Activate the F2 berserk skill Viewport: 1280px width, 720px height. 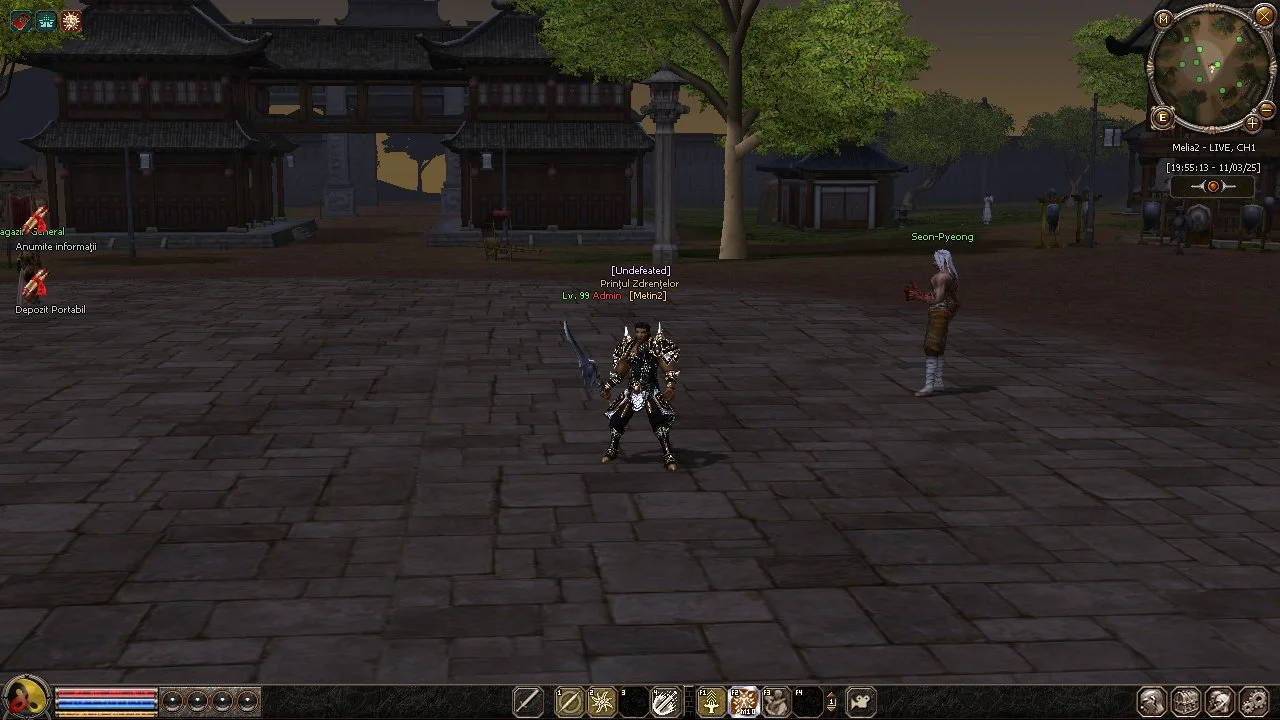point(743,702)
